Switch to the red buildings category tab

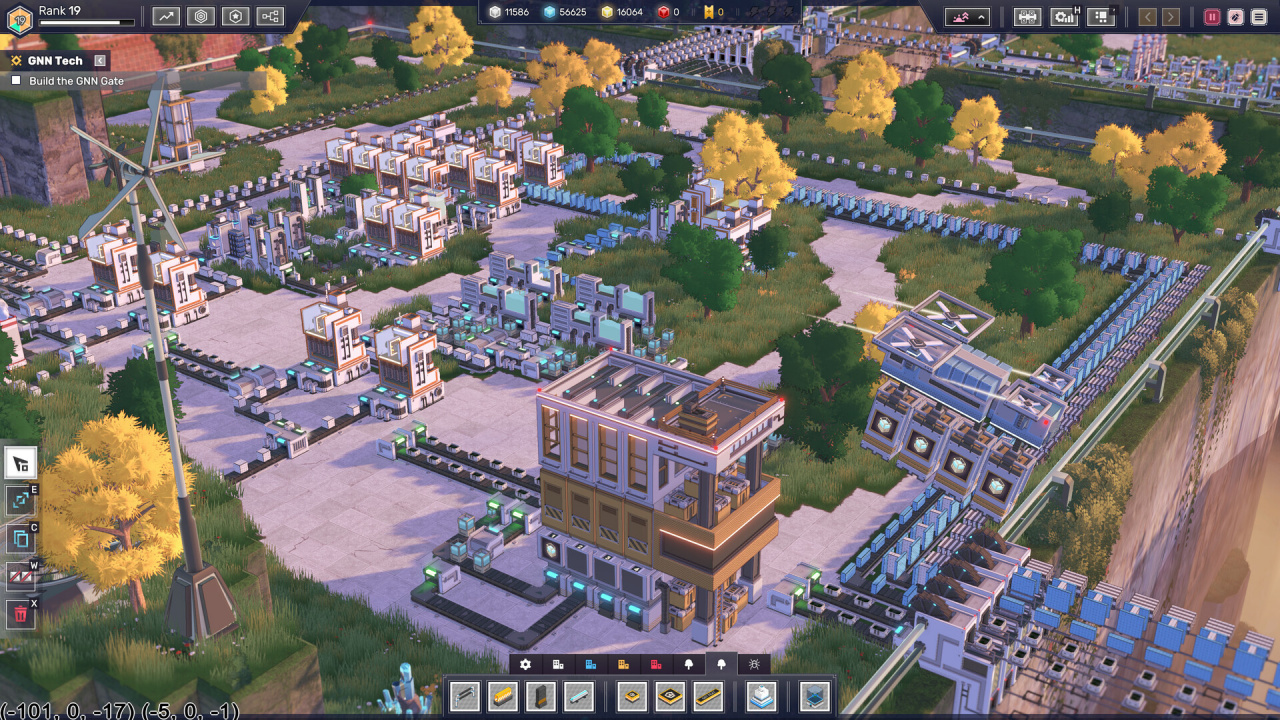click(656, 664)
